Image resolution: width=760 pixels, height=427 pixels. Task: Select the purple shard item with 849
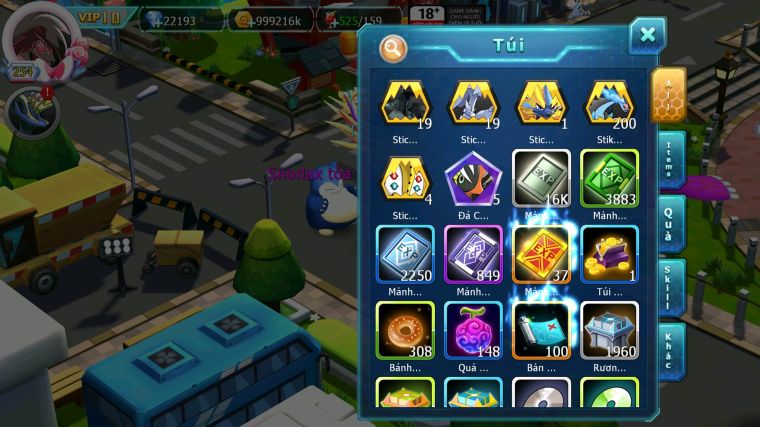pos(472,254)
